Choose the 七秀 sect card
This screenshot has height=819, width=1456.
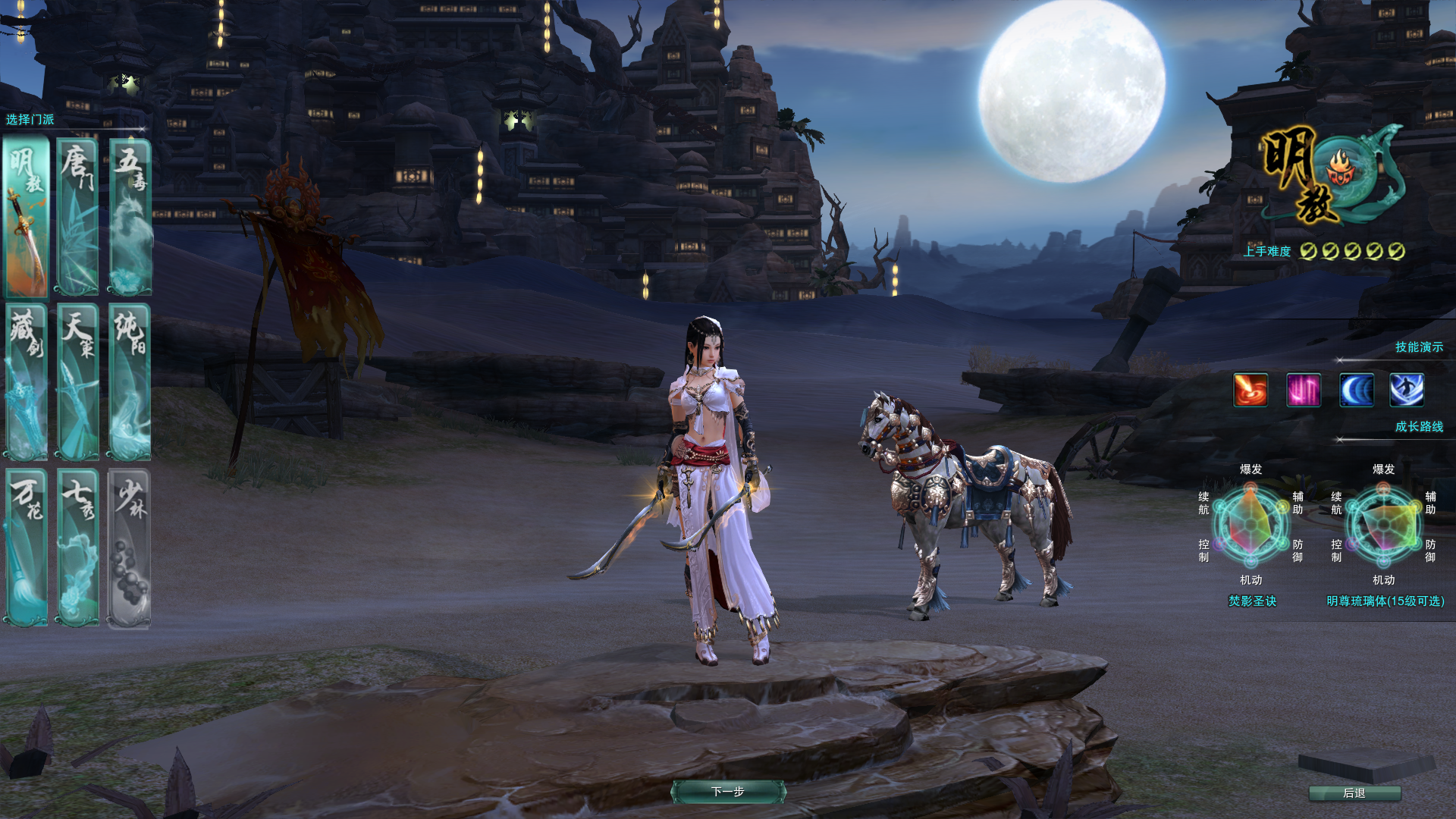[78, 547]
